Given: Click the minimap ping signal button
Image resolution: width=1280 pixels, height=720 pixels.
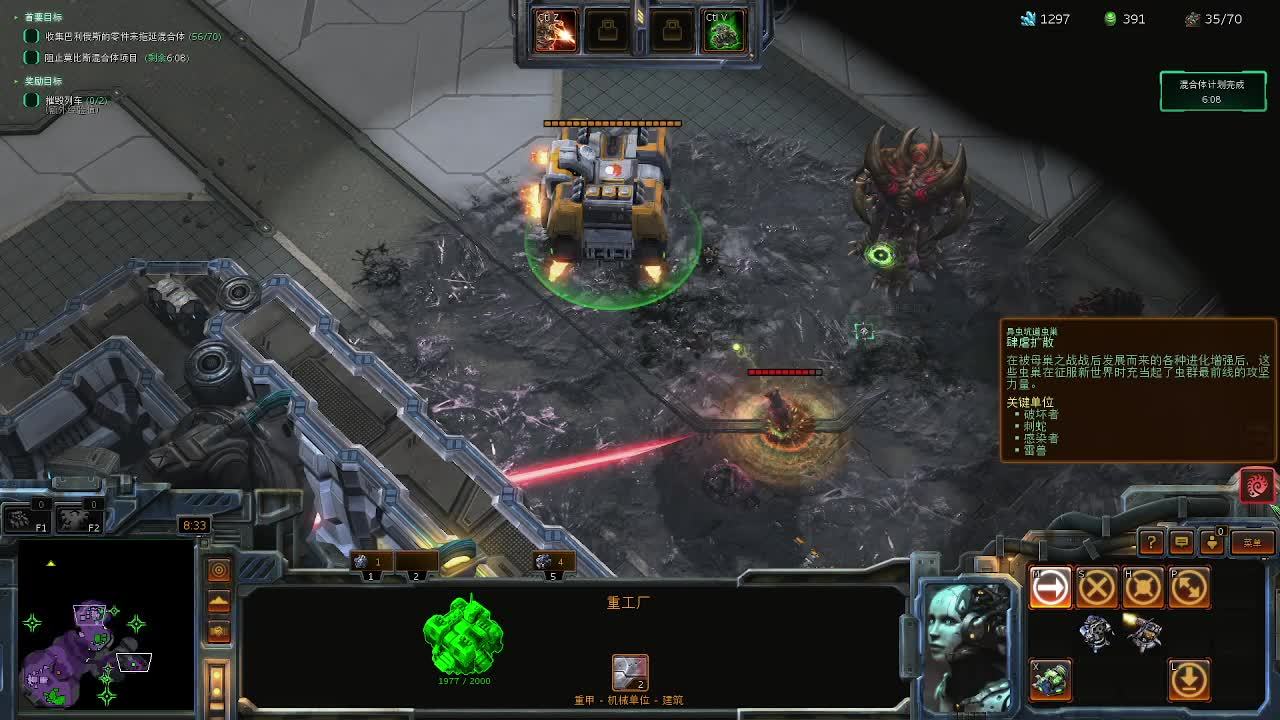Looking at the screenshot, I should [219, 570].
